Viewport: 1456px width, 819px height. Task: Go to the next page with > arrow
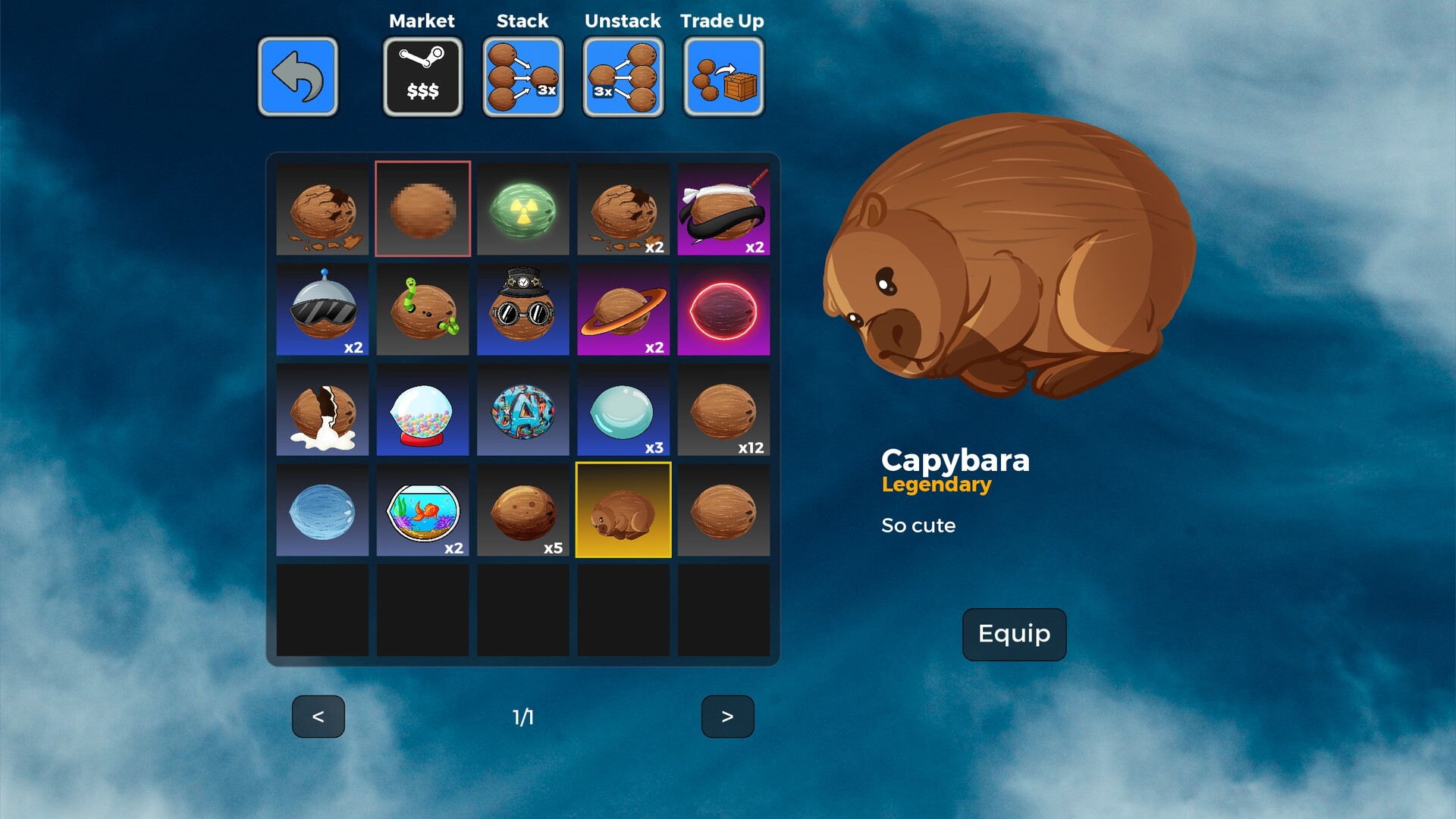726,716
